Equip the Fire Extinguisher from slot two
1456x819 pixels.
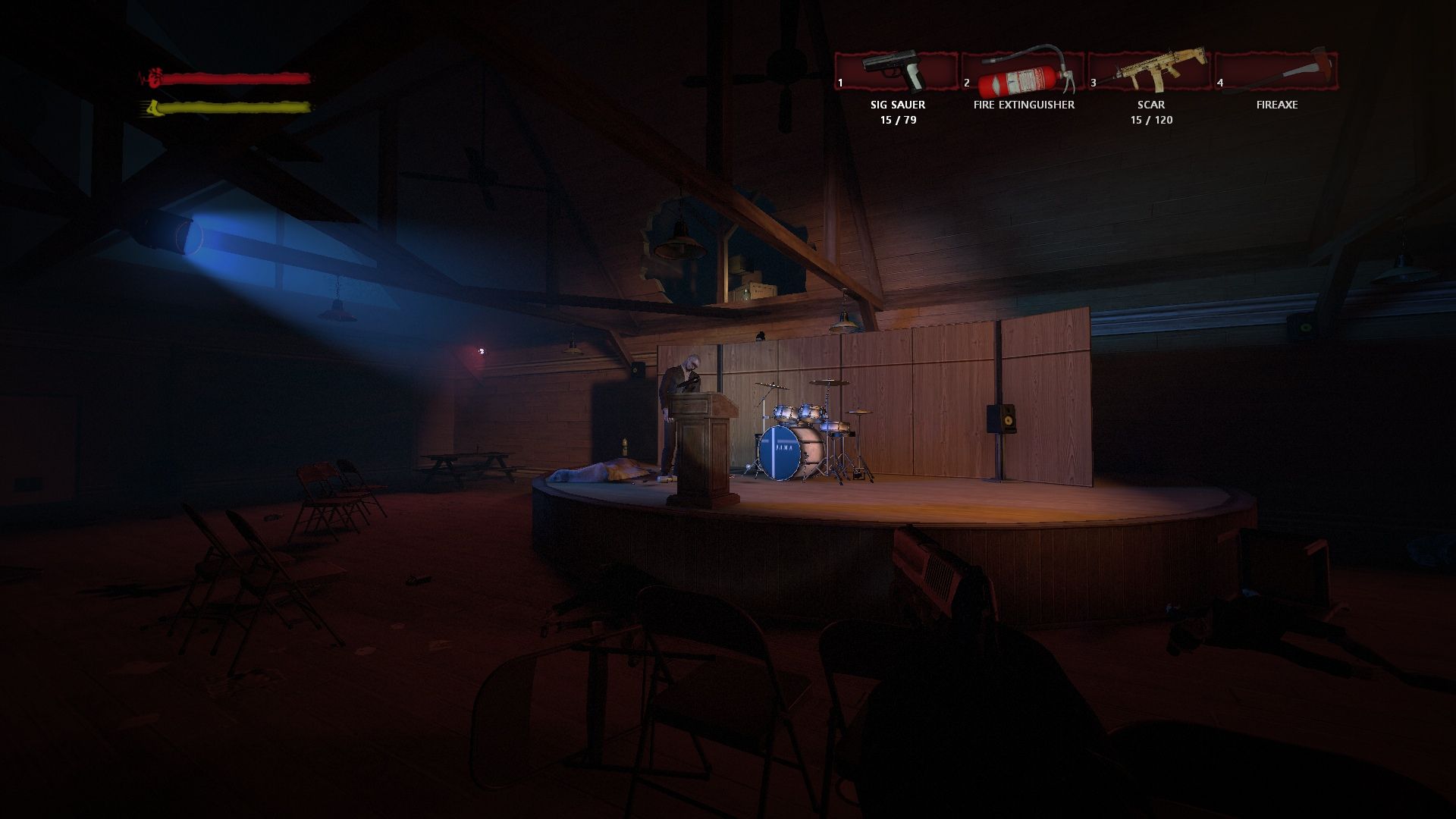point(1024,72)
